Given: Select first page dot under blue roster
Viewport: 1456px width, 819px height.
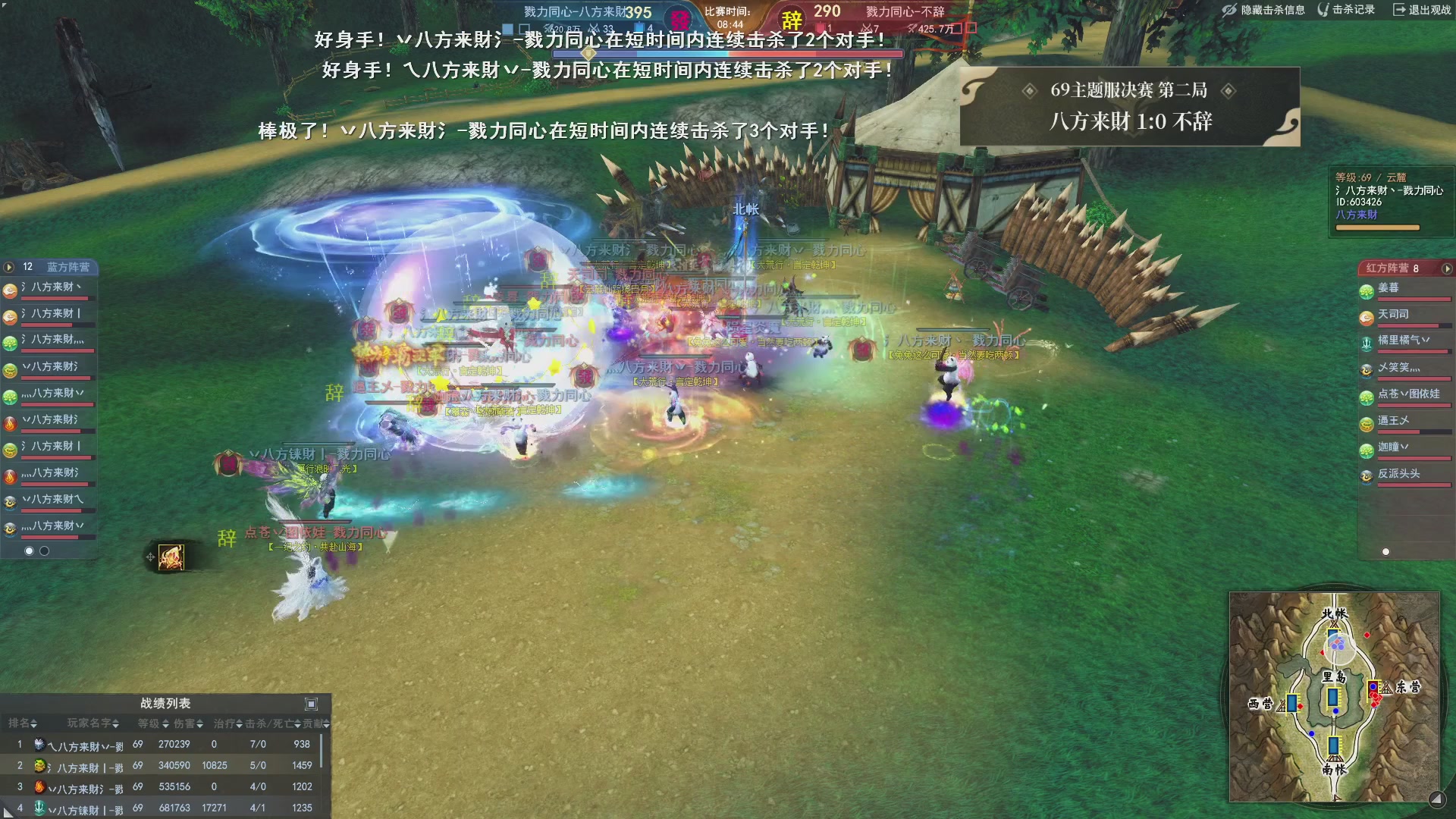Looking at the screenshot, I should click(29, 551).
